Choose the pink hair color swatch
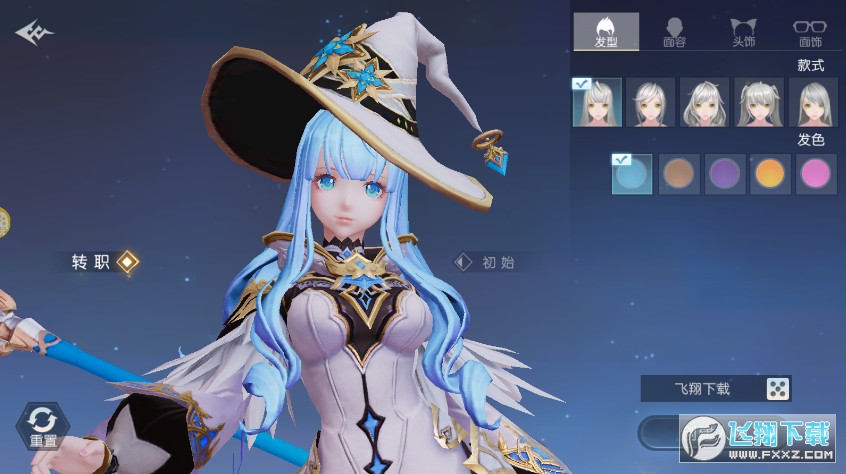The image size is (846, 474). (x=815, y=174)
